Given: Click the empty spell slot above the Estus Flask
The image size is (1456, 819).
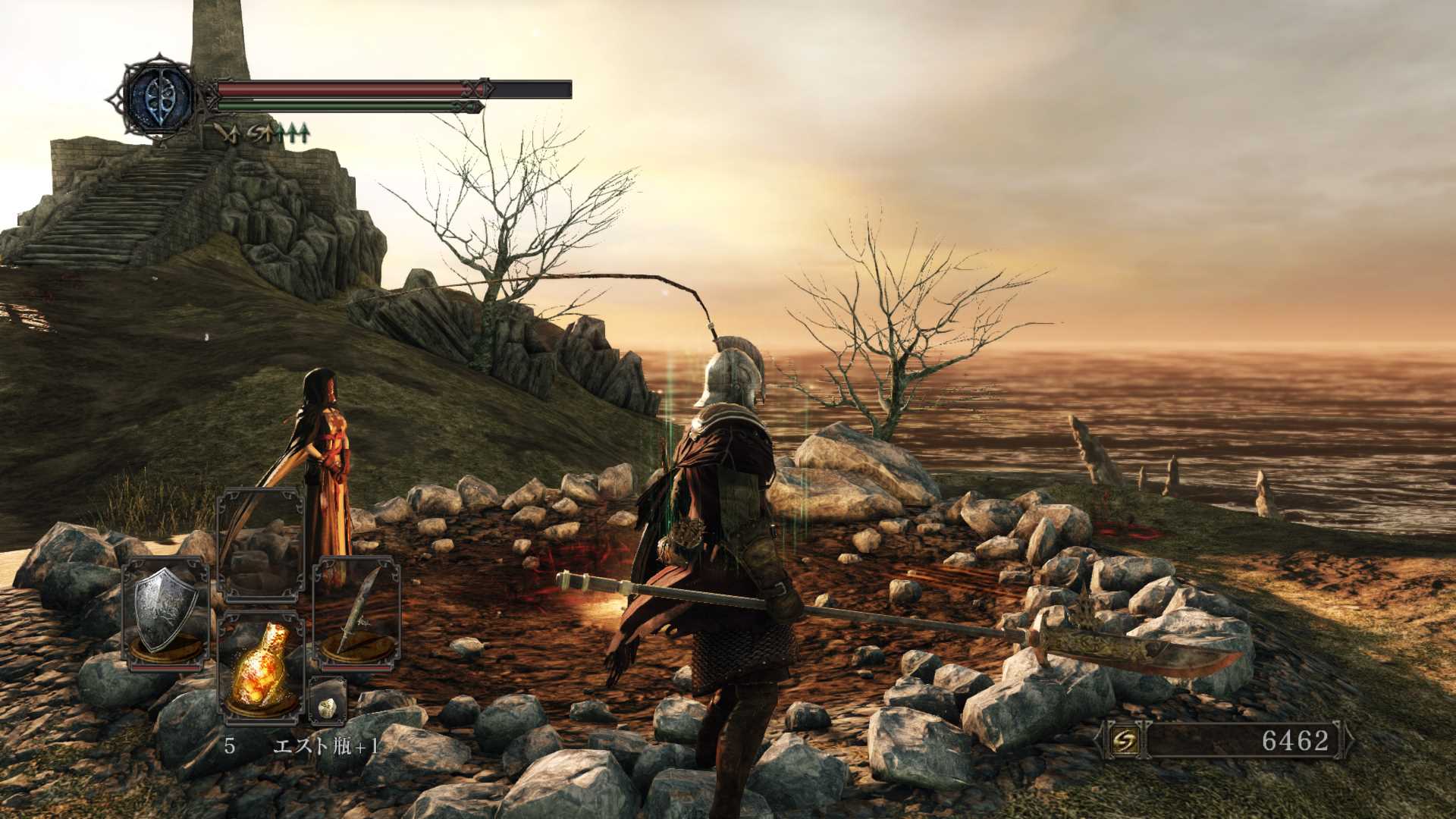Looking at the screenshot, I should coord(260,544).
